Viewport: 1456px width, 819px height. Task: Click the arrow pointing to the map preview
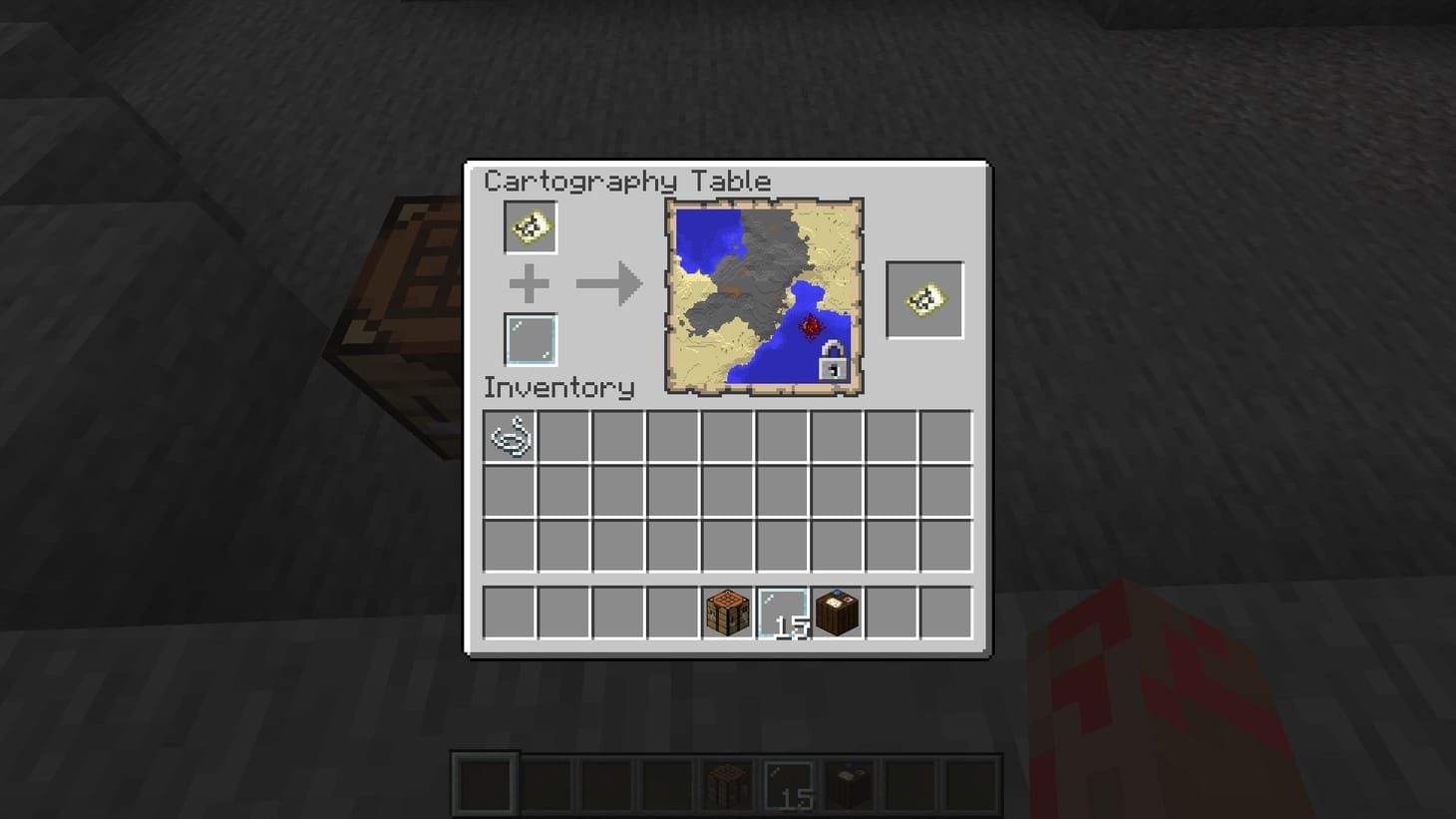609,282
